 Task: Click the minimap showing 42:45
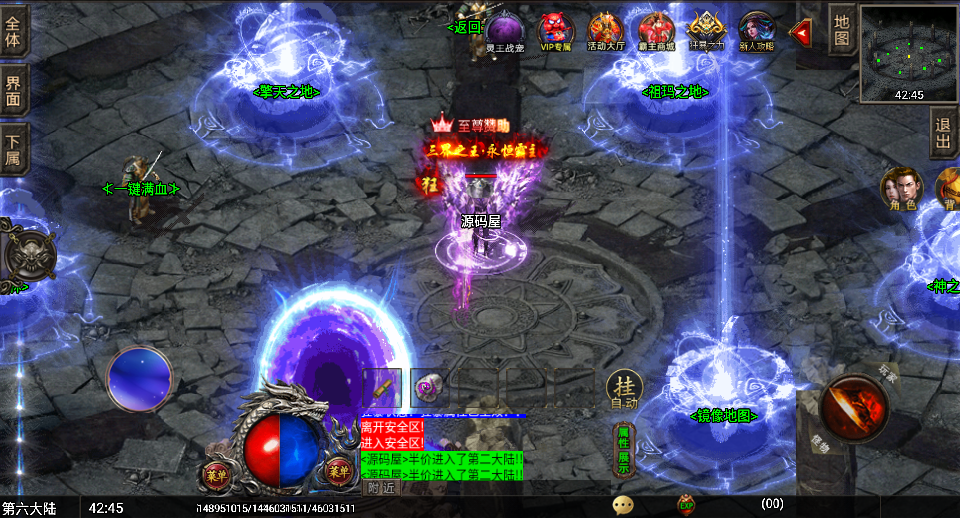[908, 52]
